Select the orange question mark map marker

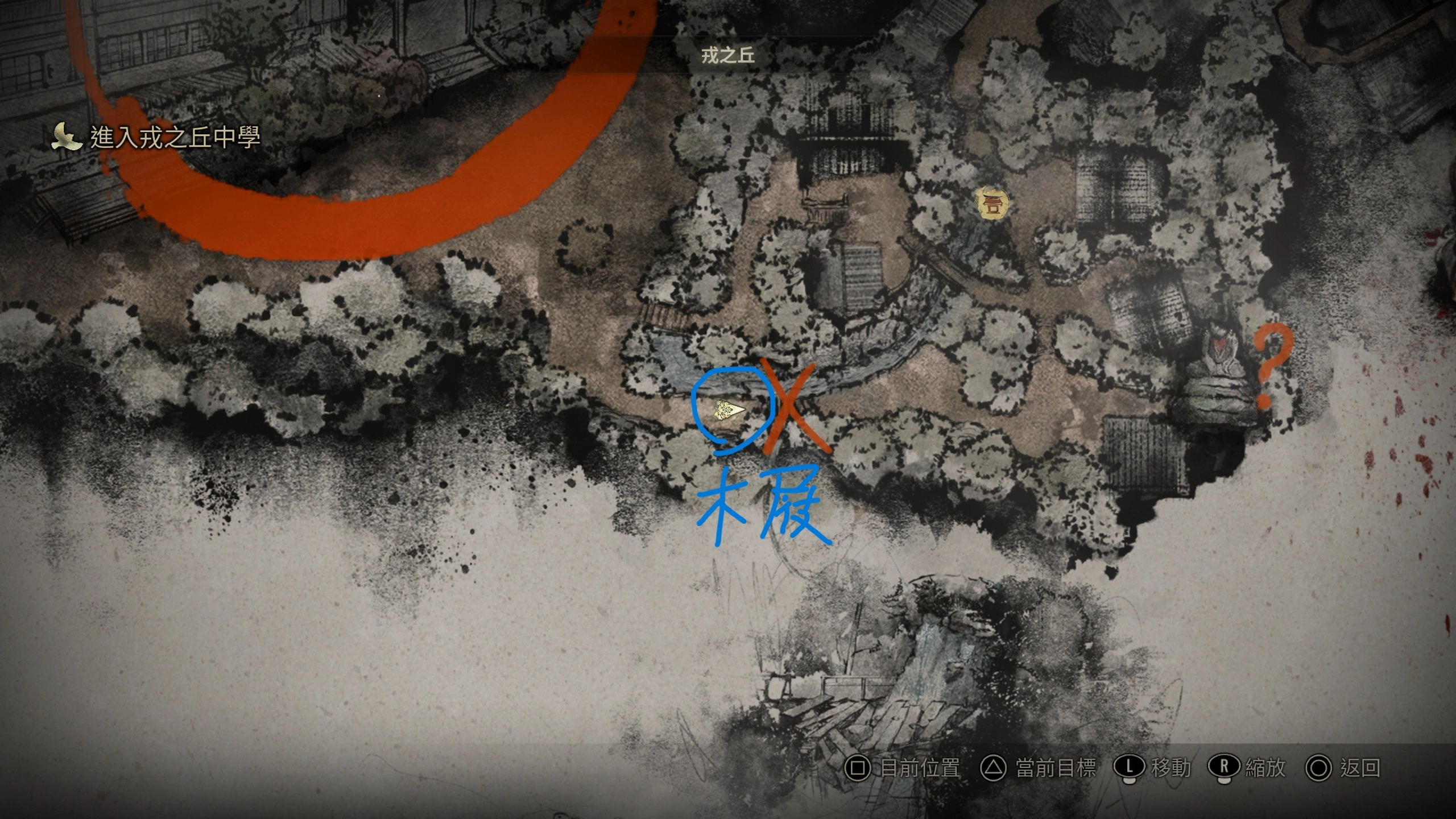[1272, 367]
